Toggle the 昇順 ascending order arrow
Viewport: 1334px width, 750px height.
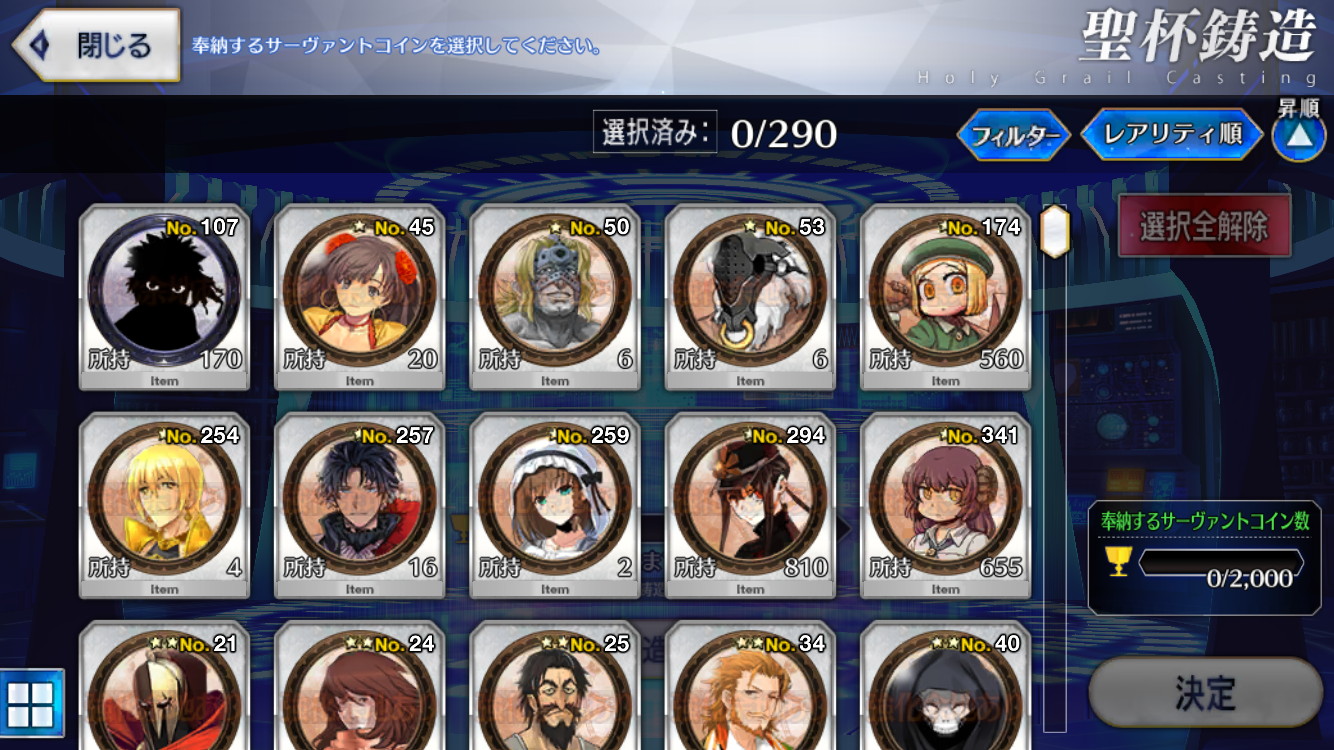tap(1298, 136)
